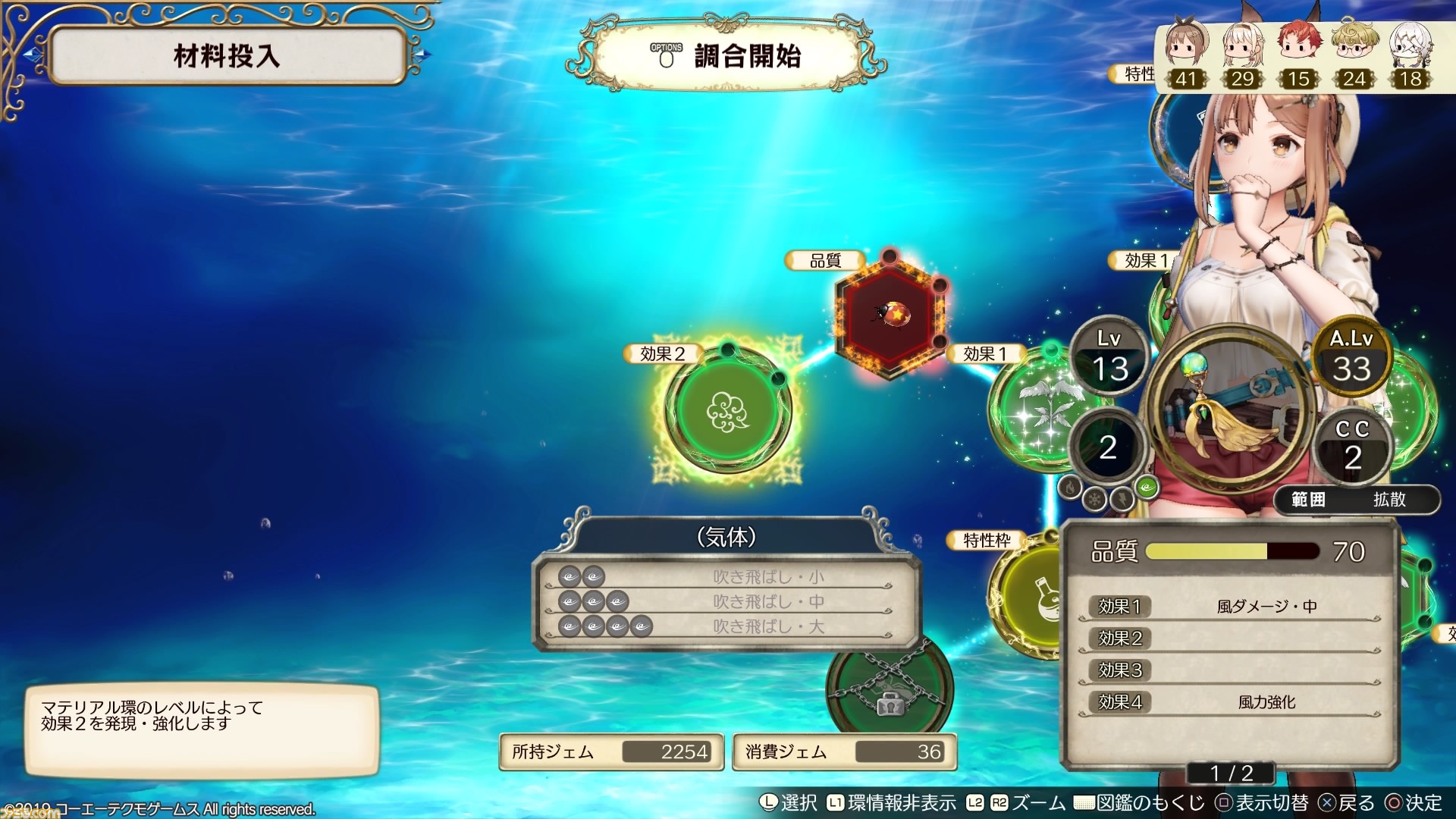Select the highlighted 効果2 cloud material loop
The width and height of the screenshot is (1456, 819).
tap(727, 411)
